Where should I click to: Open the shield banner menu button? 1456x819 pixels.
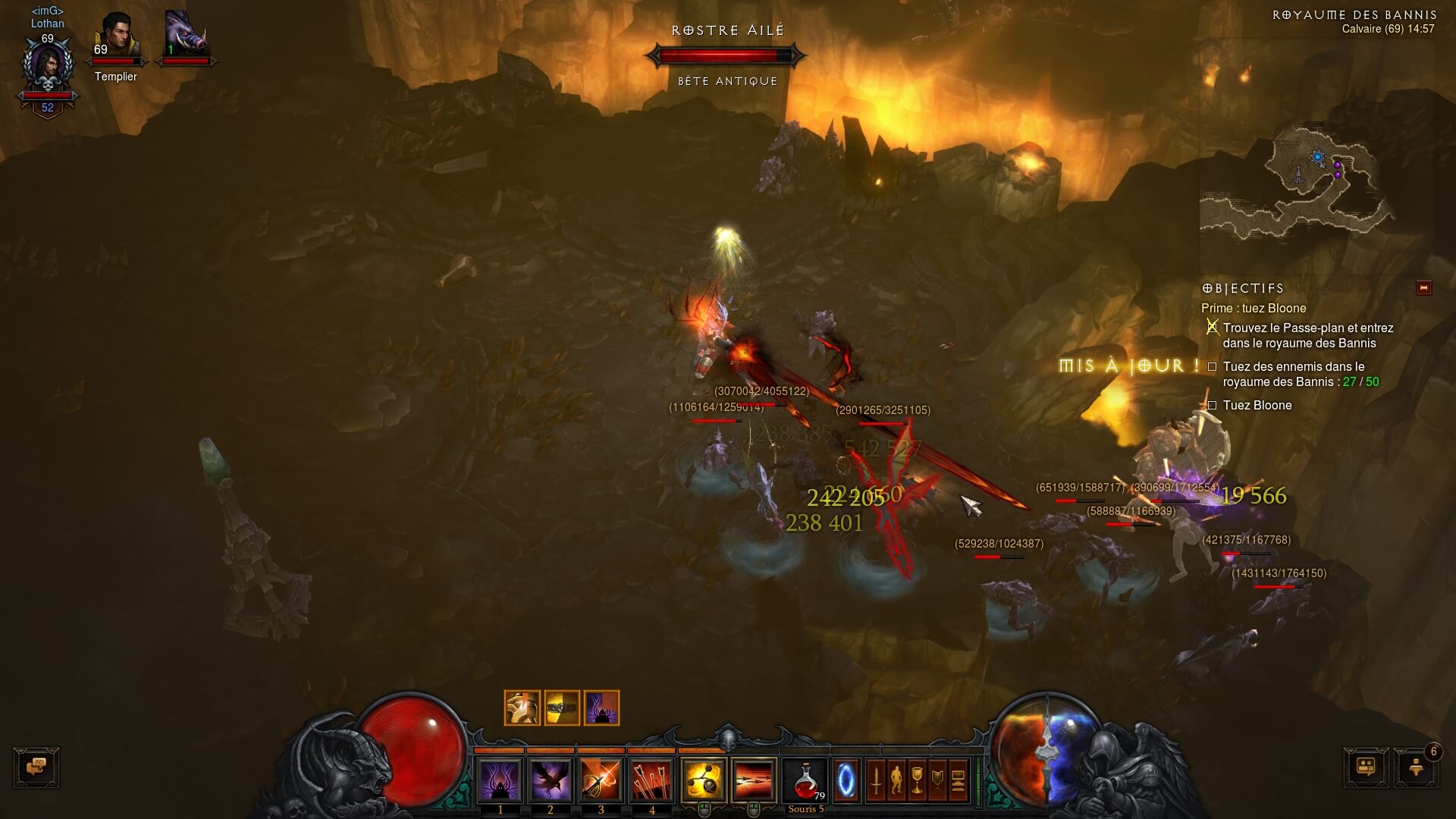pos(937,780)
